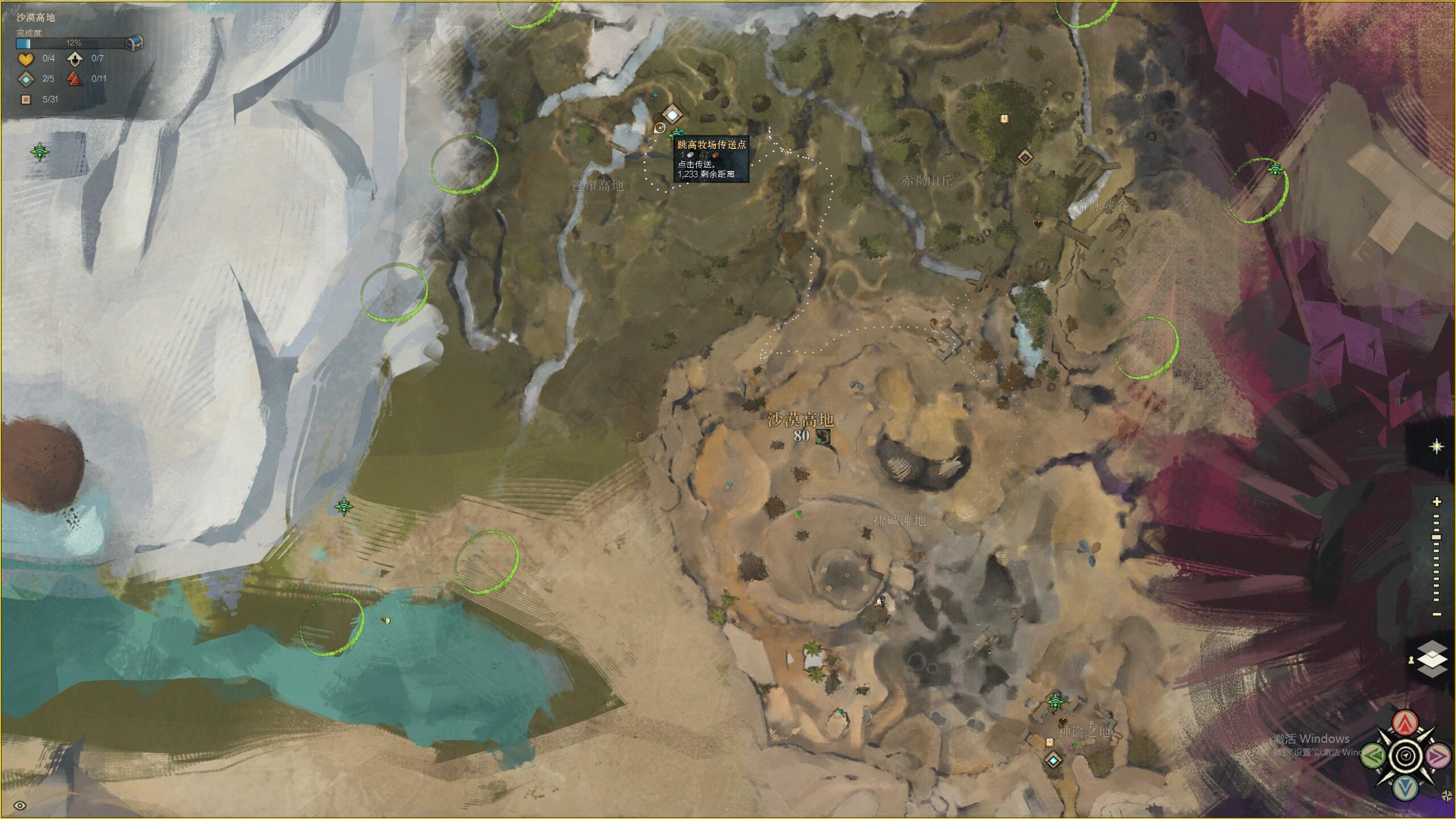Screen dimensions: 1456x819
Task: Open the map floor layers selector
Action: (1432, 659)
